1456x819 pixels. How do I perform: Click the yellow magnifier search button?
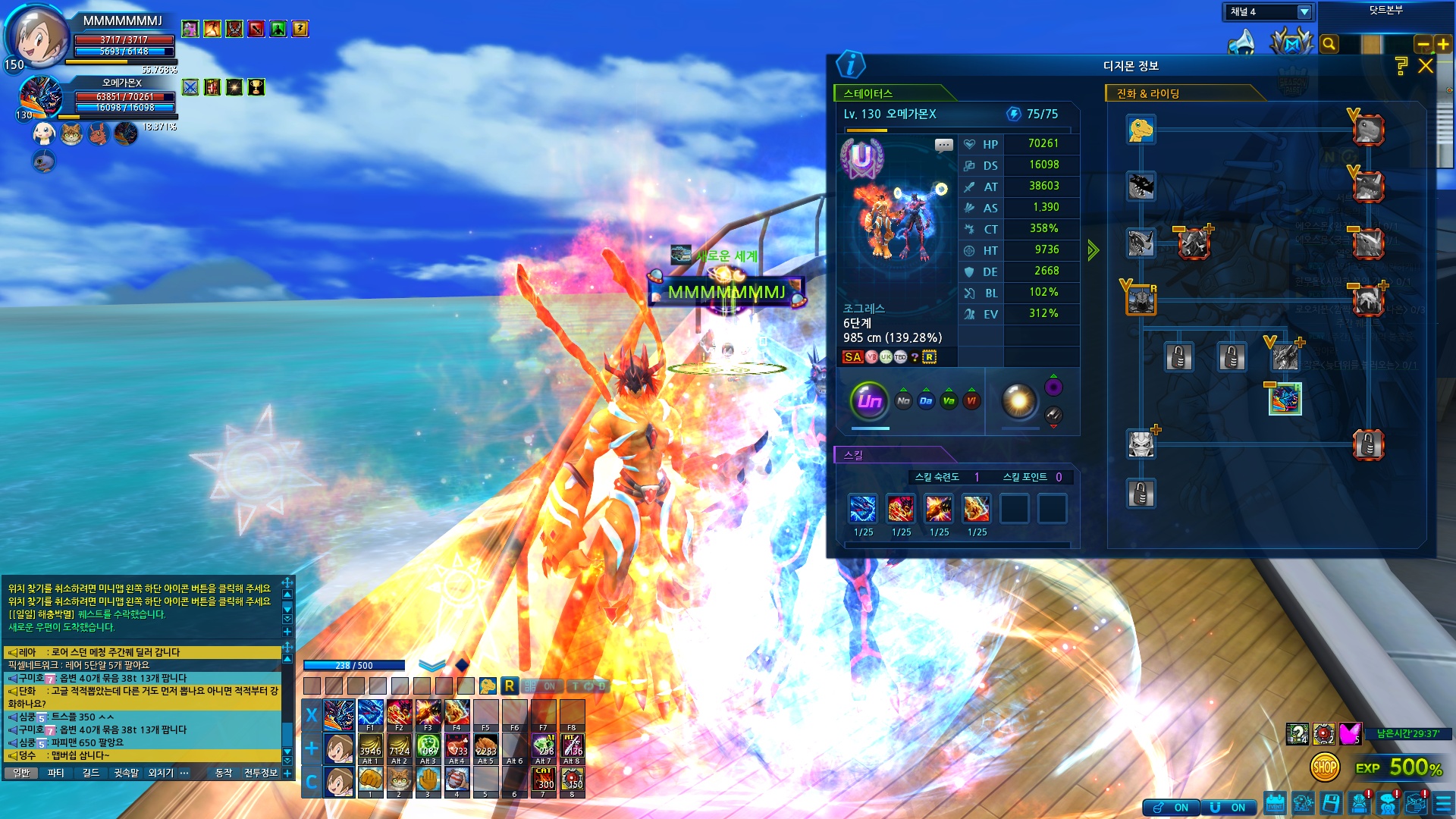coord(1329,44)
